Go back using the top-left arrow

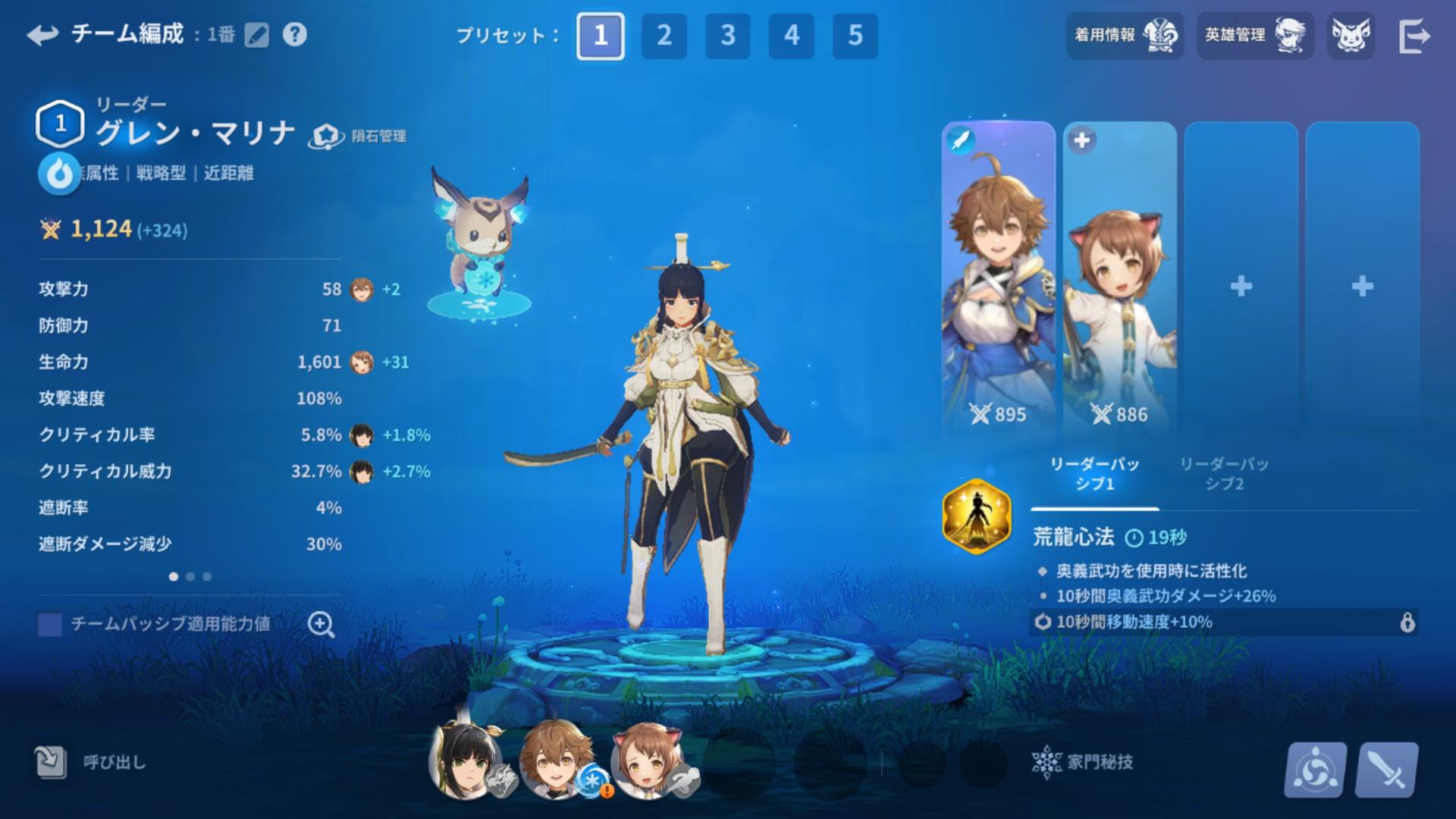tap(42, 35)
